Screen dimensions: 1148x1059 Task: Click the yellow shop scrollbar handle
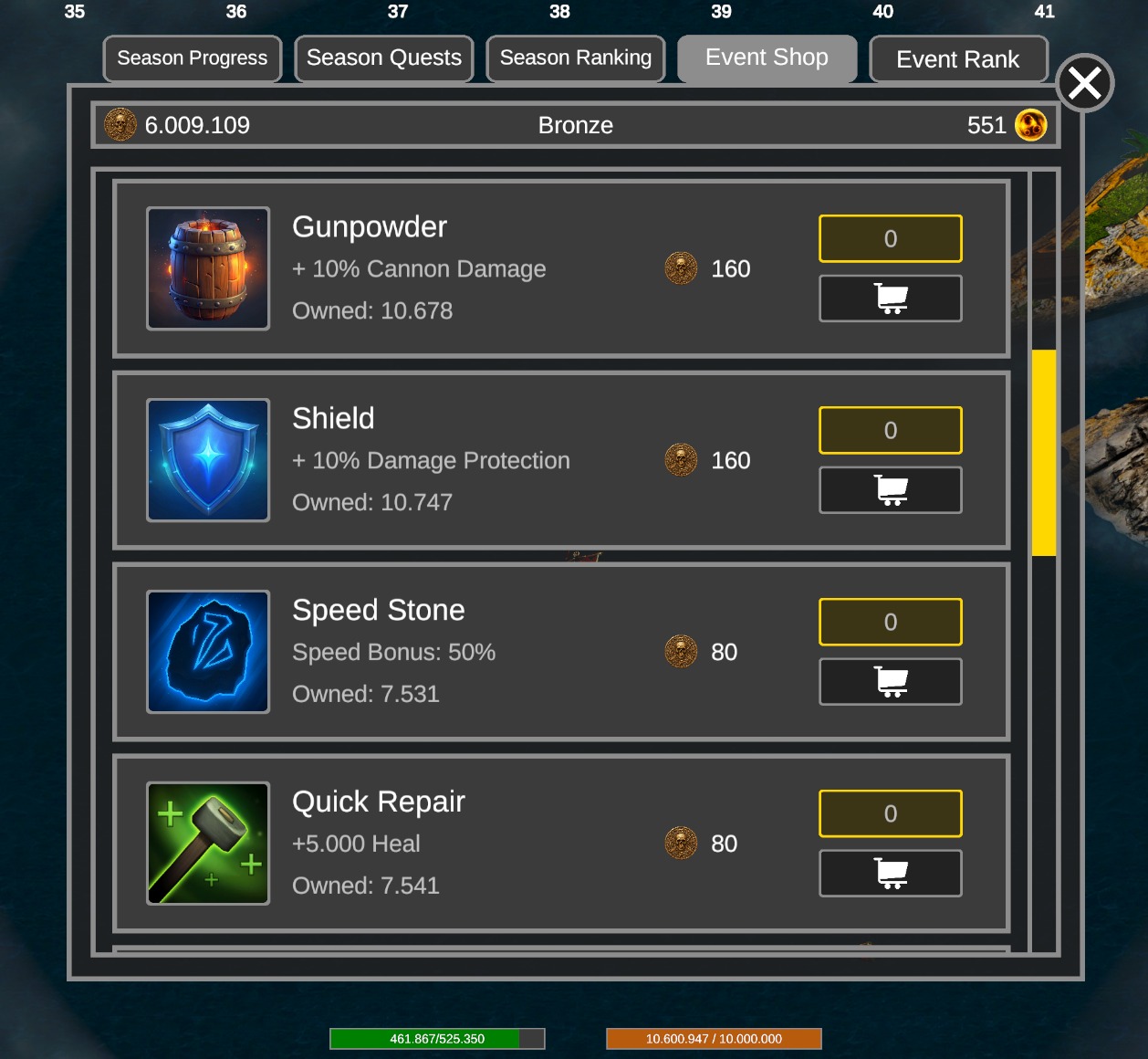(1043, 452)
